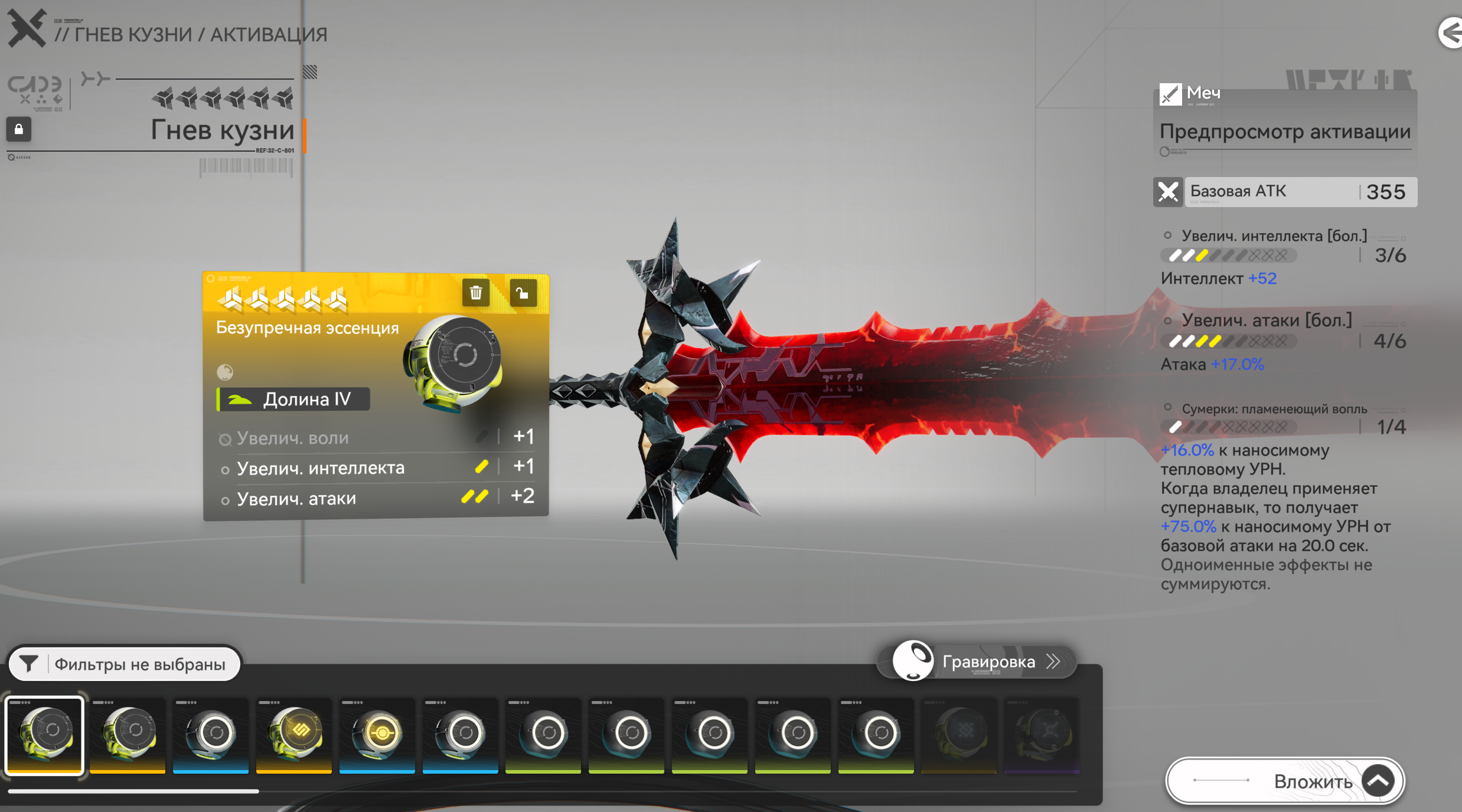
Task: Confirm with the Вложить button
Action: [1285, 781]
